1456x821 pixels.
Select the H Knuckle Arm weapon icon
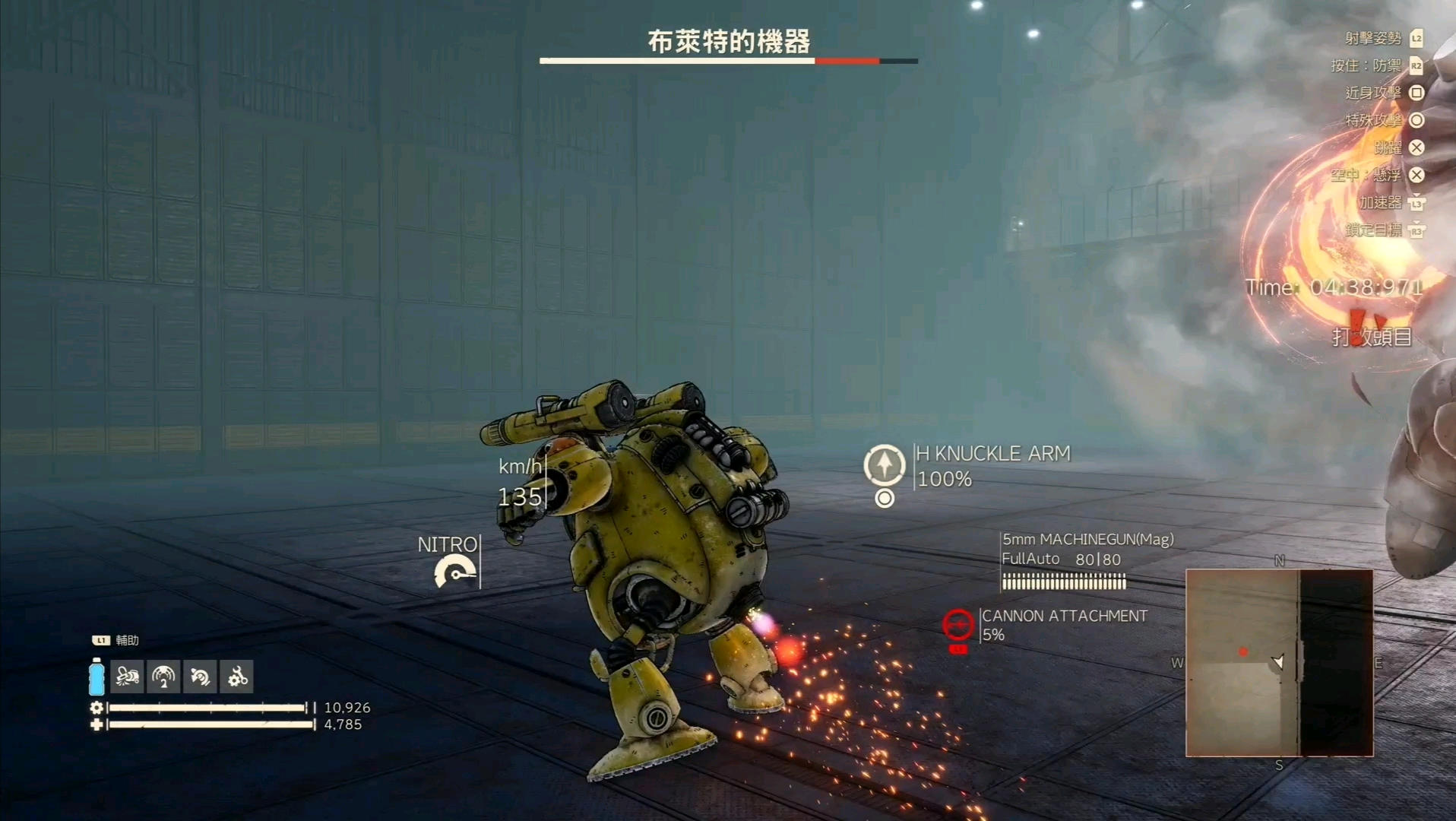885,464
